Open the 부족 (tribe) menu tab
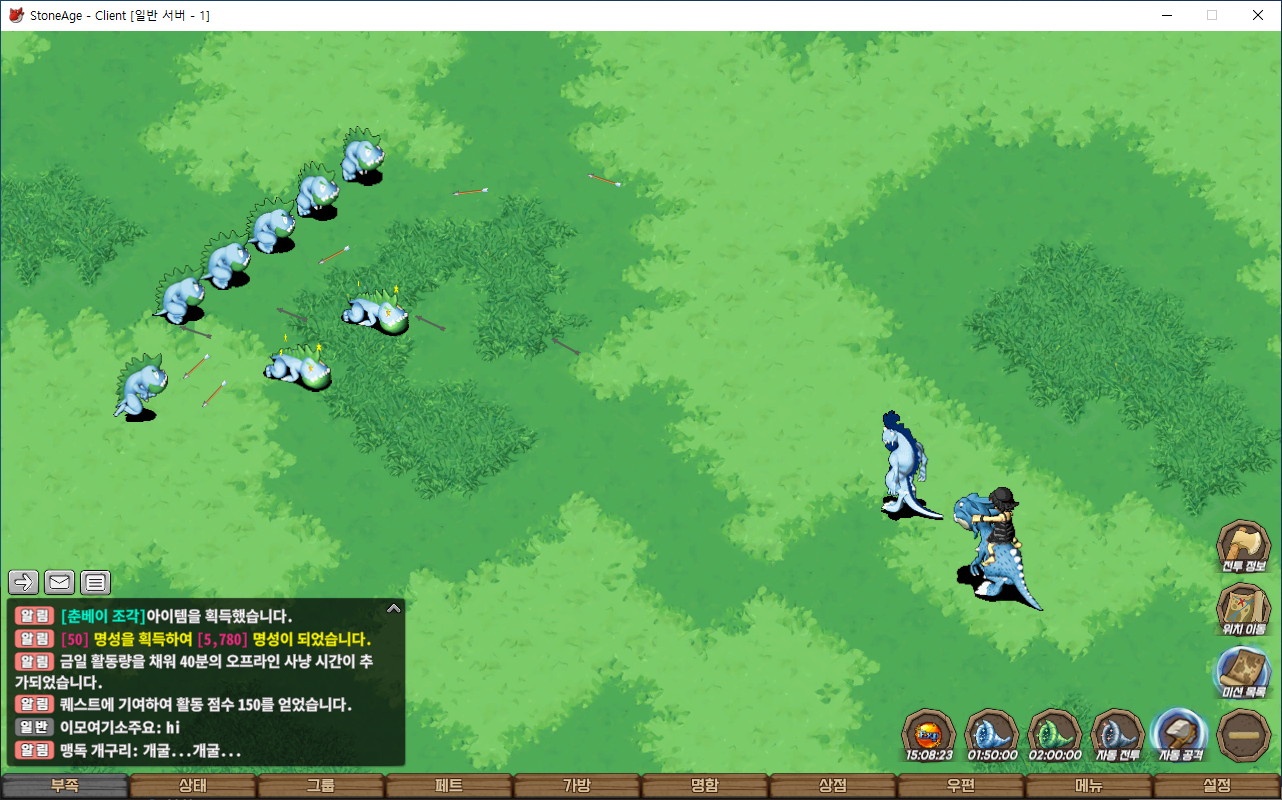Screen dimensions: 1282x800 pos(65,786)
